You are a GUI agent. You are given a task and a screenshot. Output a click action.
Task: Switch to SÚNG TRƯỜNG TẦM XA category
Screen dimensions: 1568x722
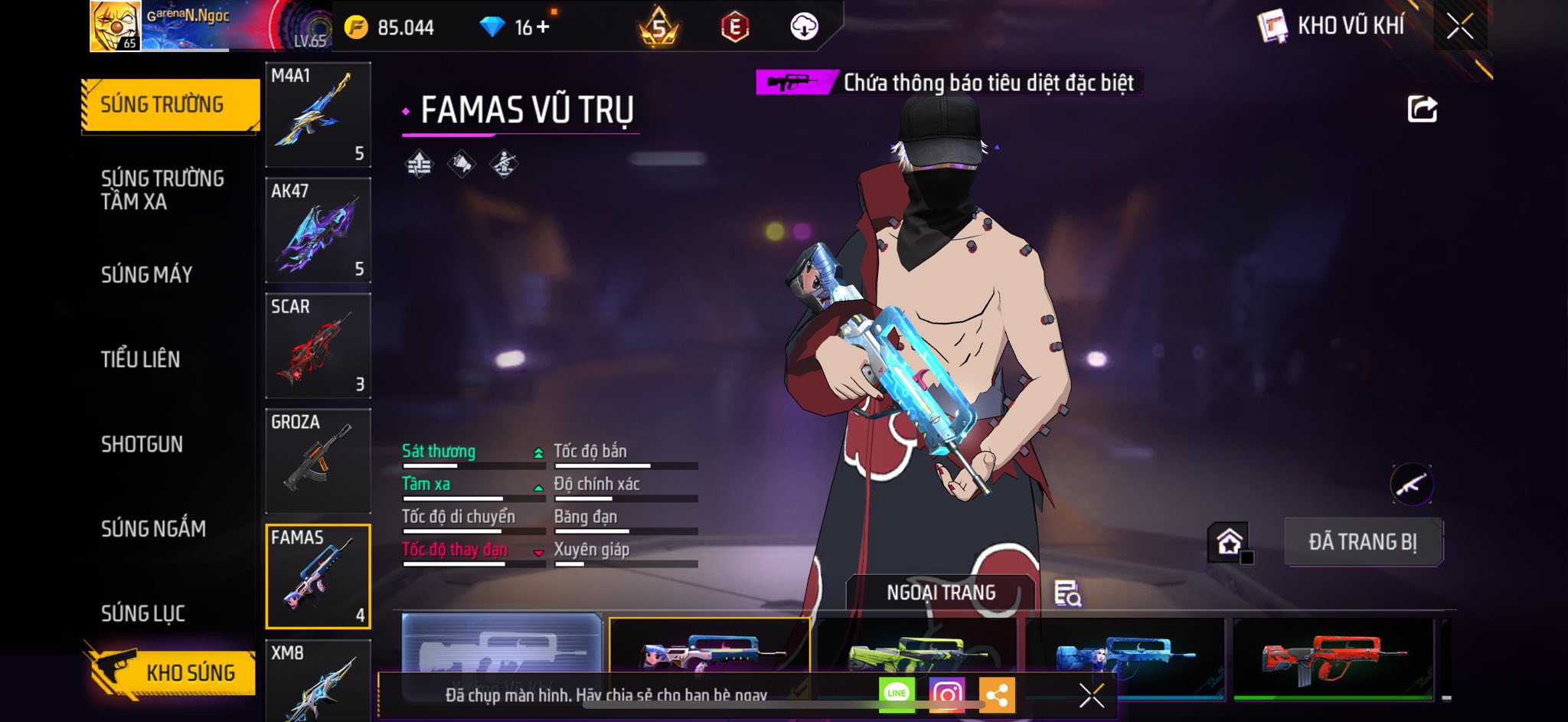162,190
